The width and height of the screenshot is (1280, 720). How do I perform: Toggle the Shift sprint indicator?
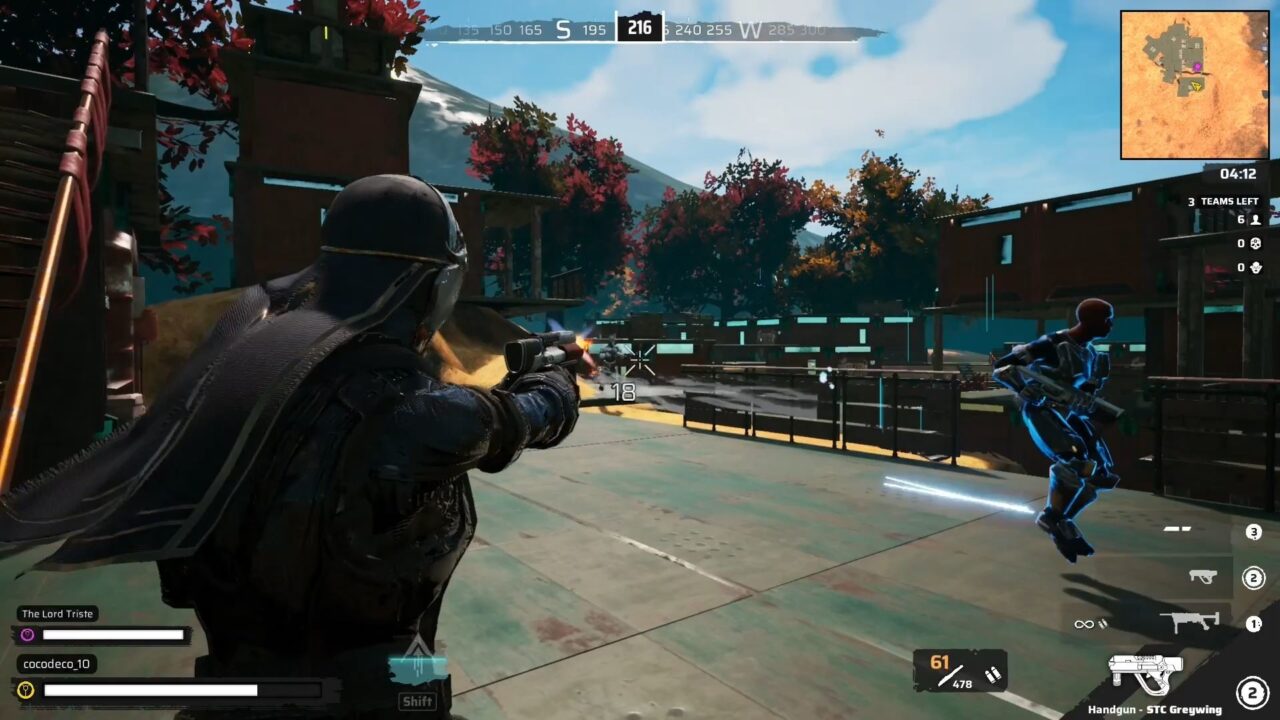417,701
